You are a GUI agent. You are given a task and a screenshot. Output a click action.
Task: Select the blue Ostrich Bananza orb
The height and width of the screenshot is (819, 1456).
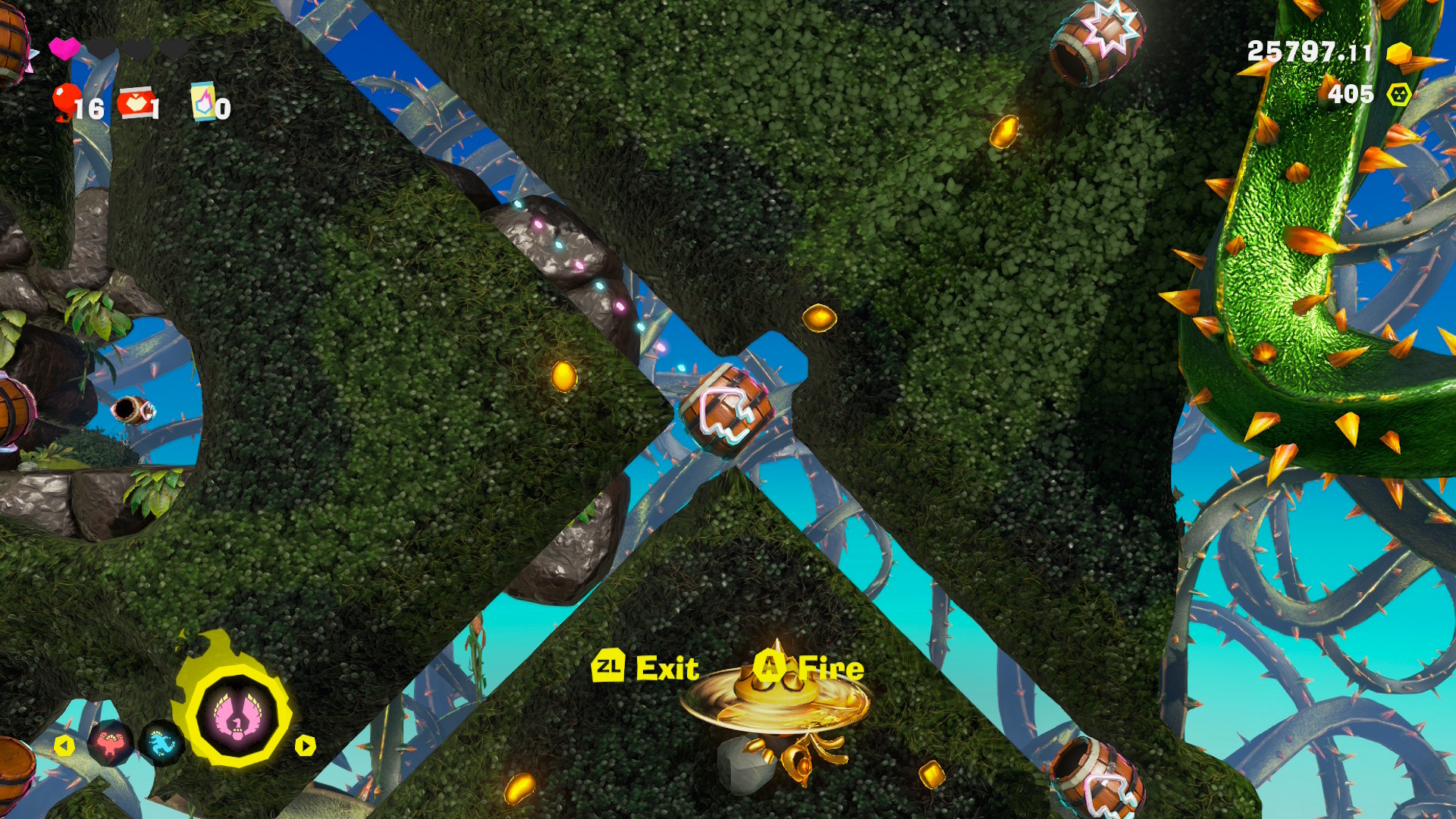(161, 742)
